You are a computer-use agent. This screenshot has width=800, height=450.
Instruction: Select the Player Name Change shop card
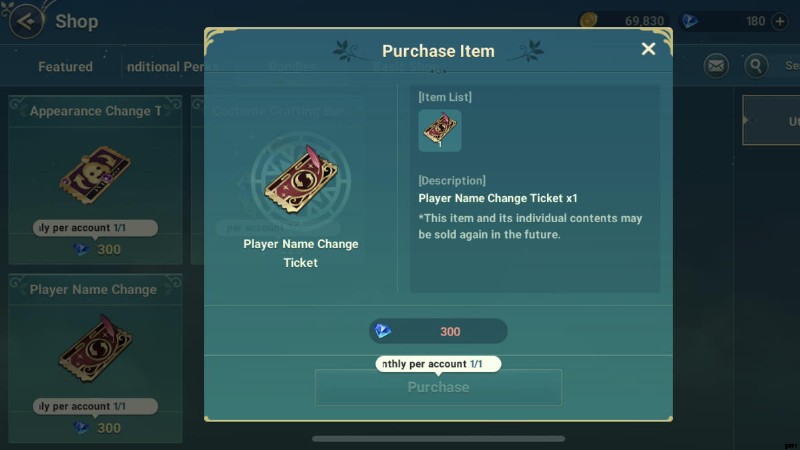[95, 356]
